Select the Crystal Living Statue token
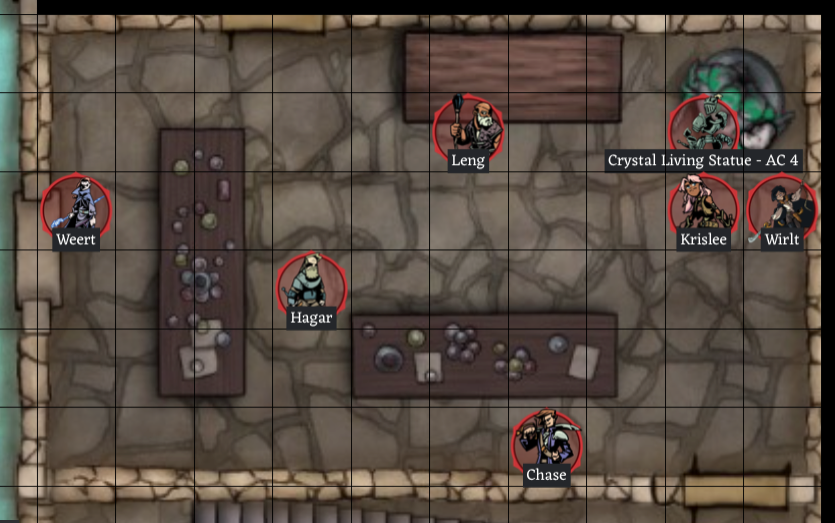This screenshot has width=835, height=523. point(703,127)
